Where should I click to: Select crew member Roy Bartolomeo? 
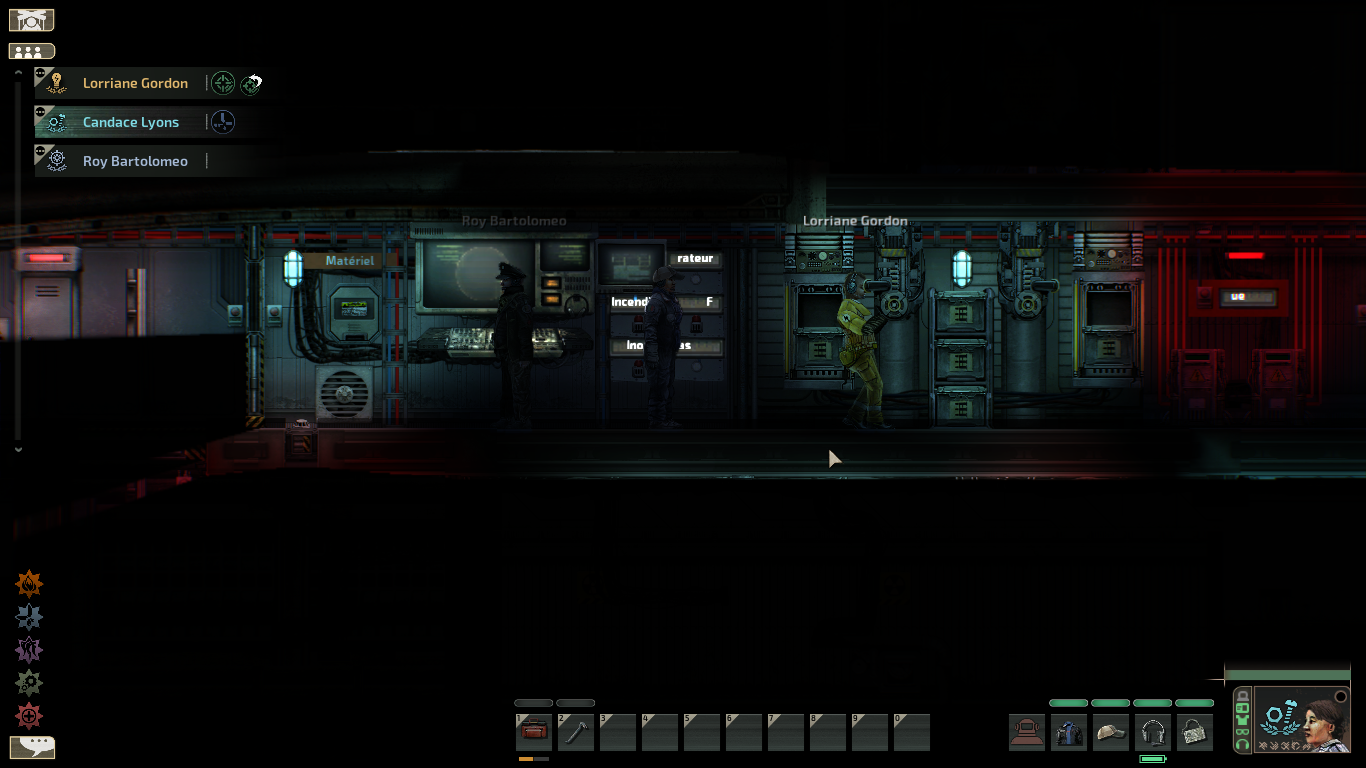pos(135,162)
